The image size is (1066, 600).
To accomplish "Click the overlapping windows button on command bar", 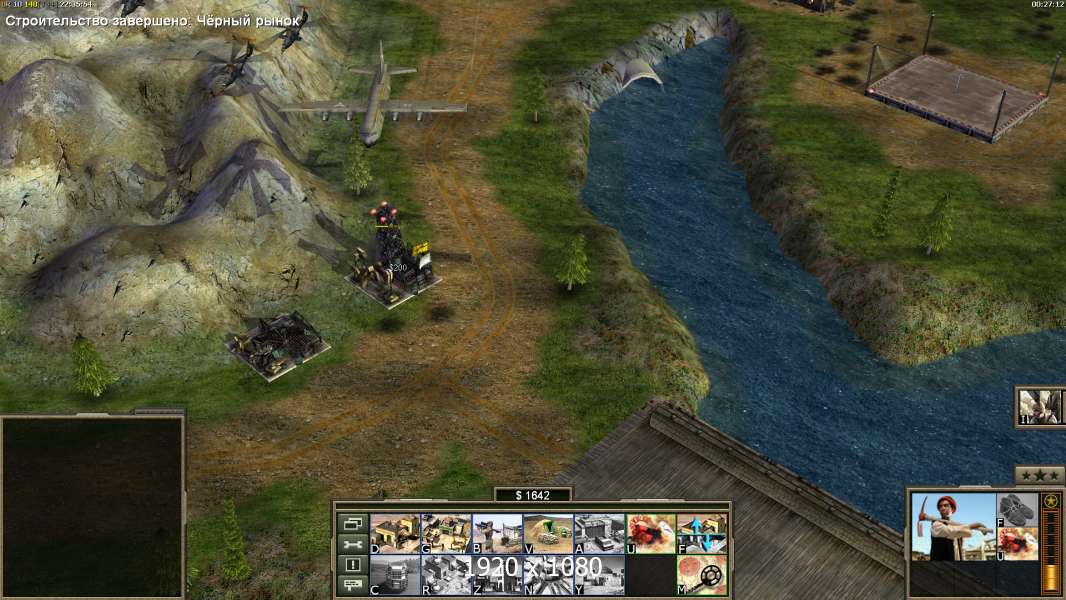I will [352, 523].
